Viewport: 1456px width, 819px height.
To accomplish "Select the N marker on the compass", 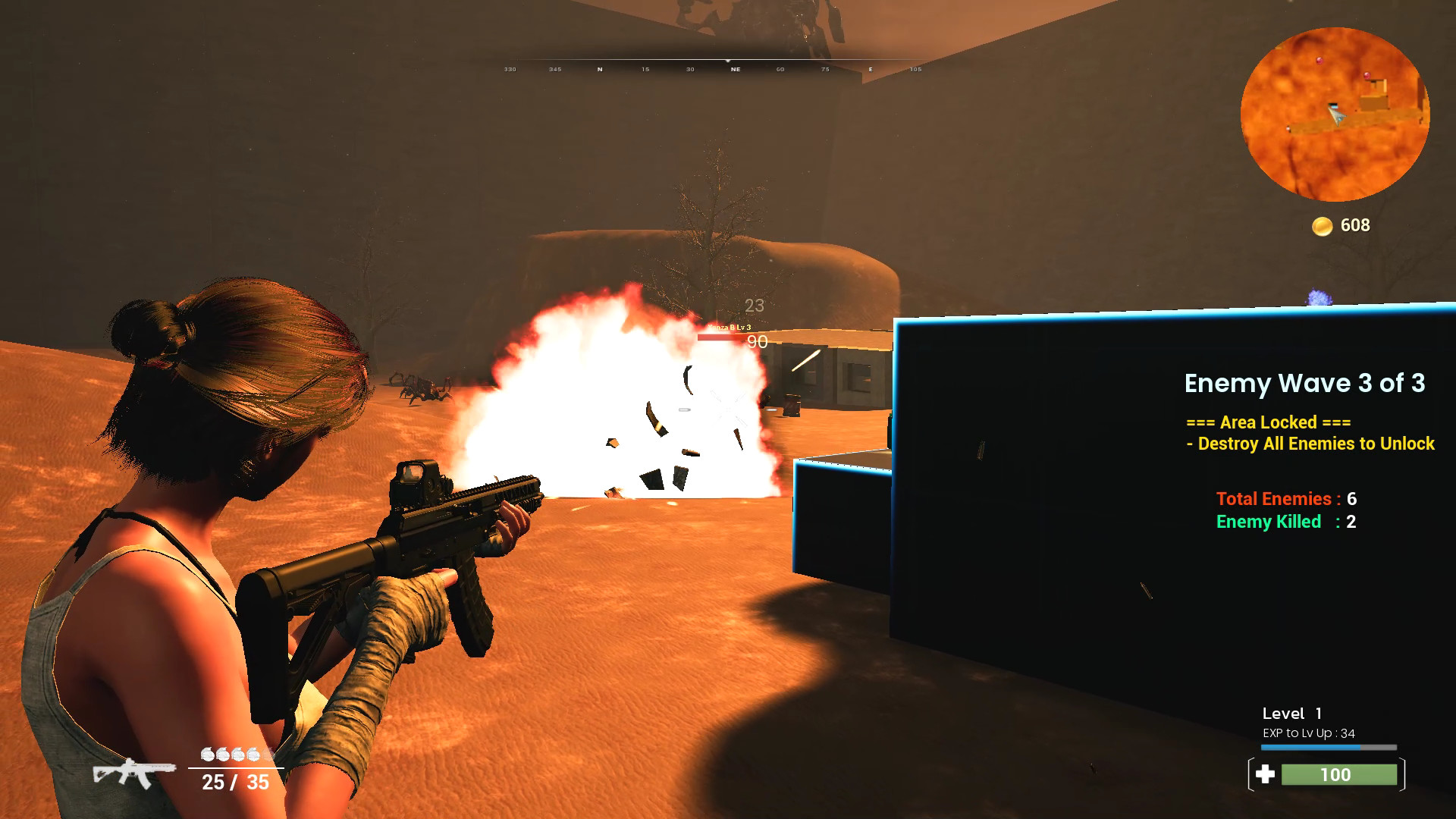I will pyautogui.click(x=600, y=68).
